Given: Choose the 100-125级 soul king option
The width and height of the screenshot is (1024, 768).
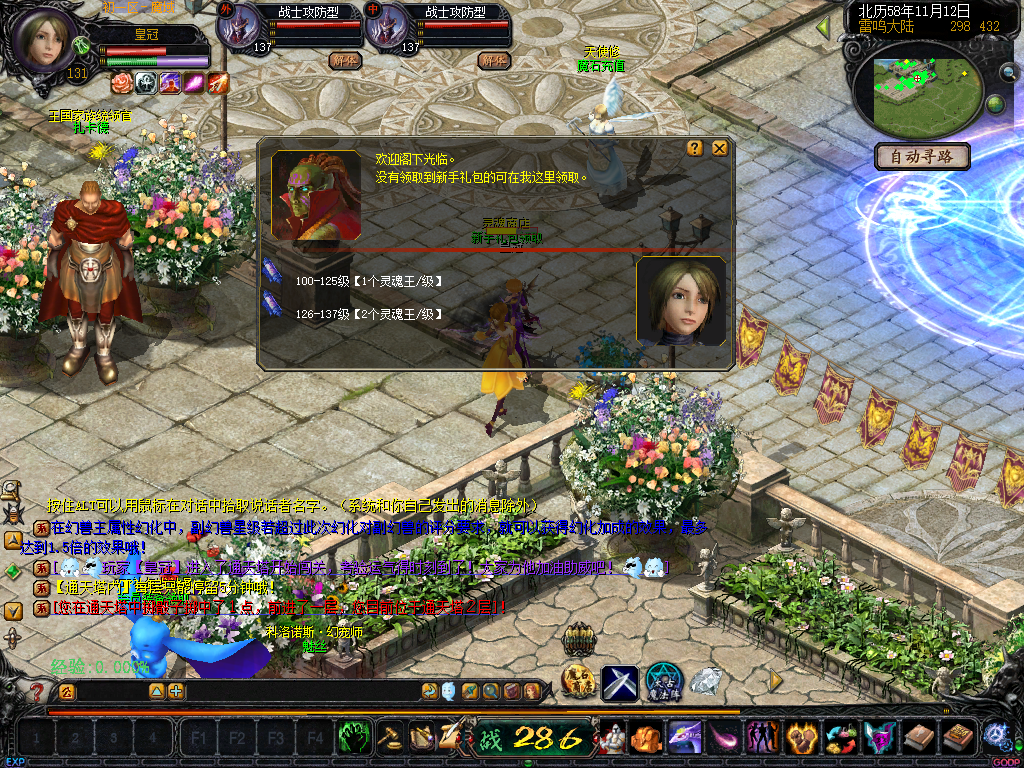Looking at the screenshot, I should click(x=368, y=282).
